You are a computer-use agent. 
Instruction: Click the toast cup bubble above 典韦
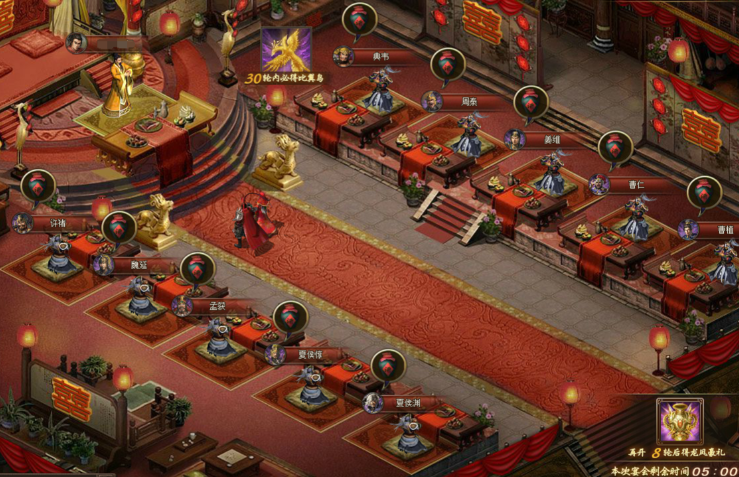(359, 19)
